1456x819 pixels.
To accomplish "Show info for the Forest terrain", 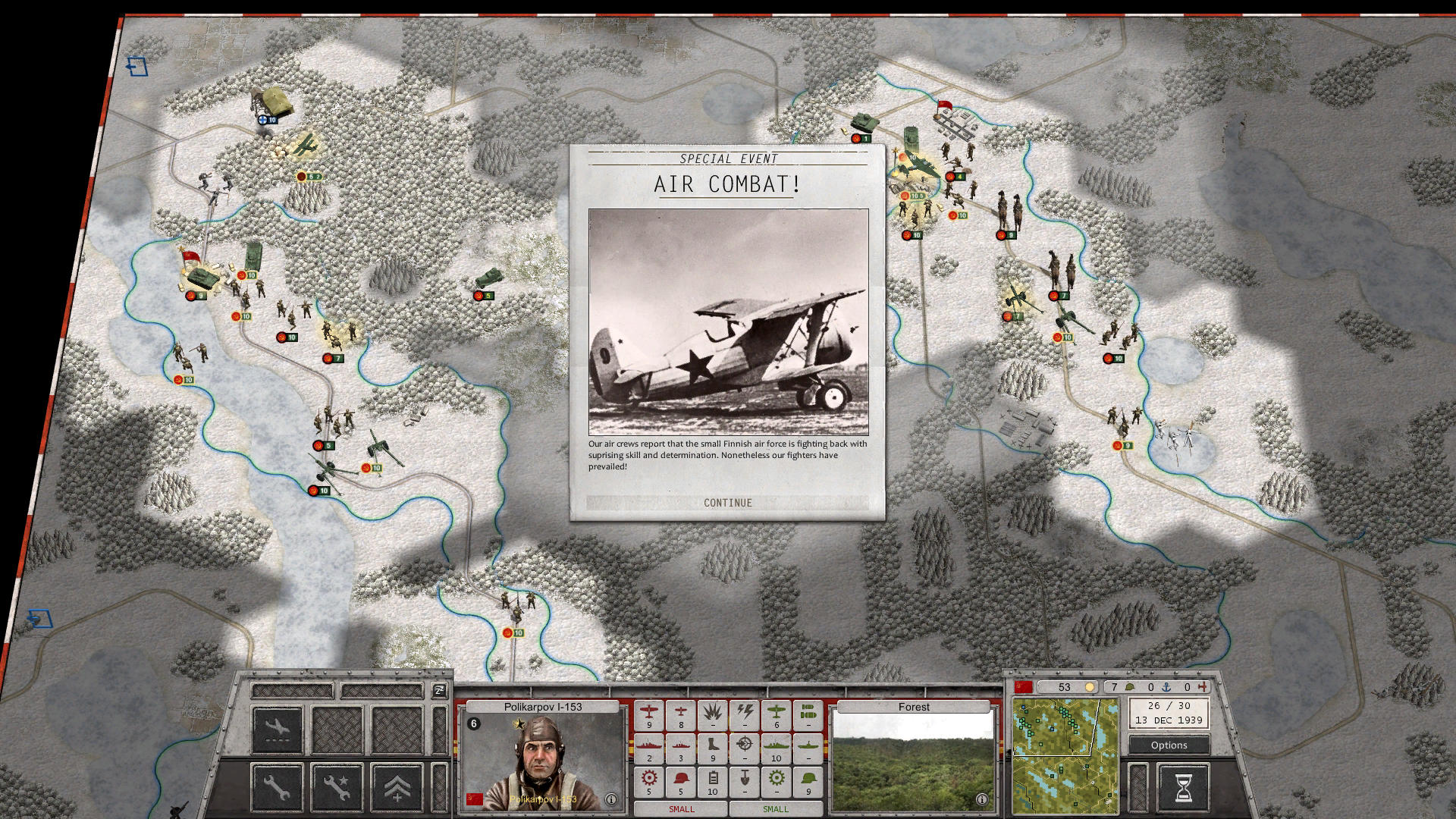I will (981, 799).
